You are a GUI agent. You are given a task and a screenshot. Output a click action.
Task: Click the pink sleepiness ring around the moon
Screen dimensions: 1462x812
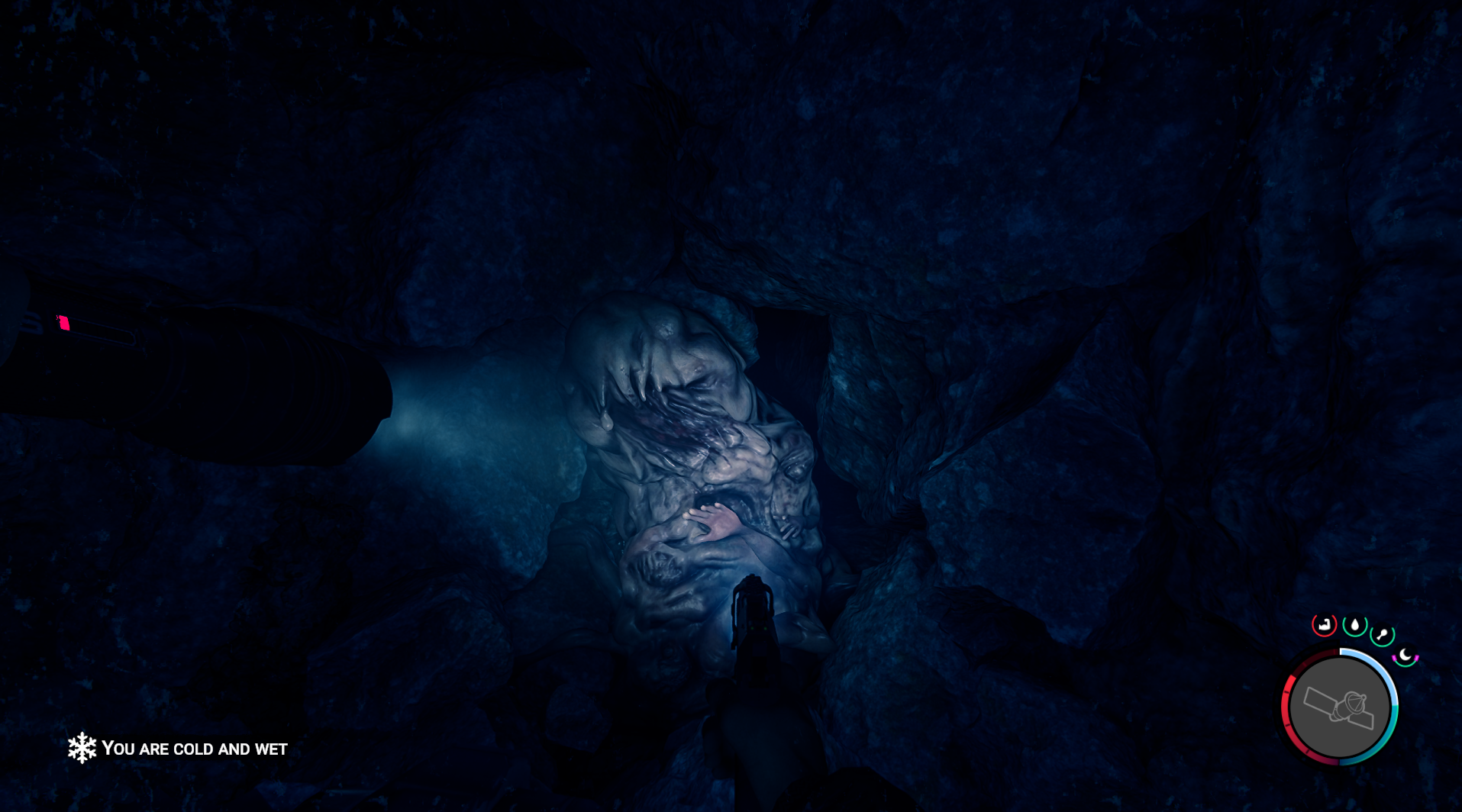1394,658
